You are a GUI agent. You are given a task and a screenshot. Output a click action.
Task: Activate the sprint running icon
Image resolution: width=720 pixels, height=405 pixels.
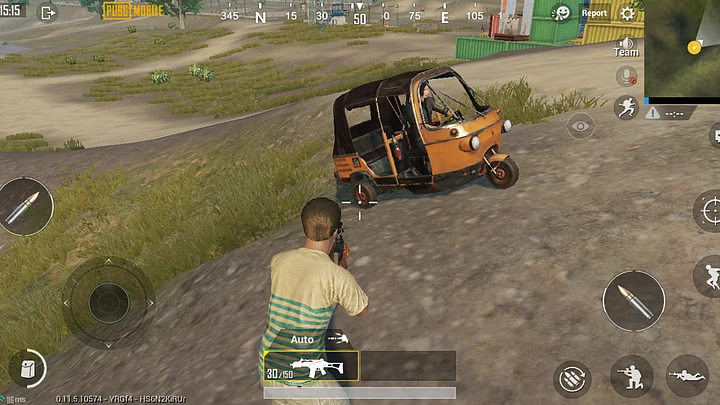coord(627,107)
